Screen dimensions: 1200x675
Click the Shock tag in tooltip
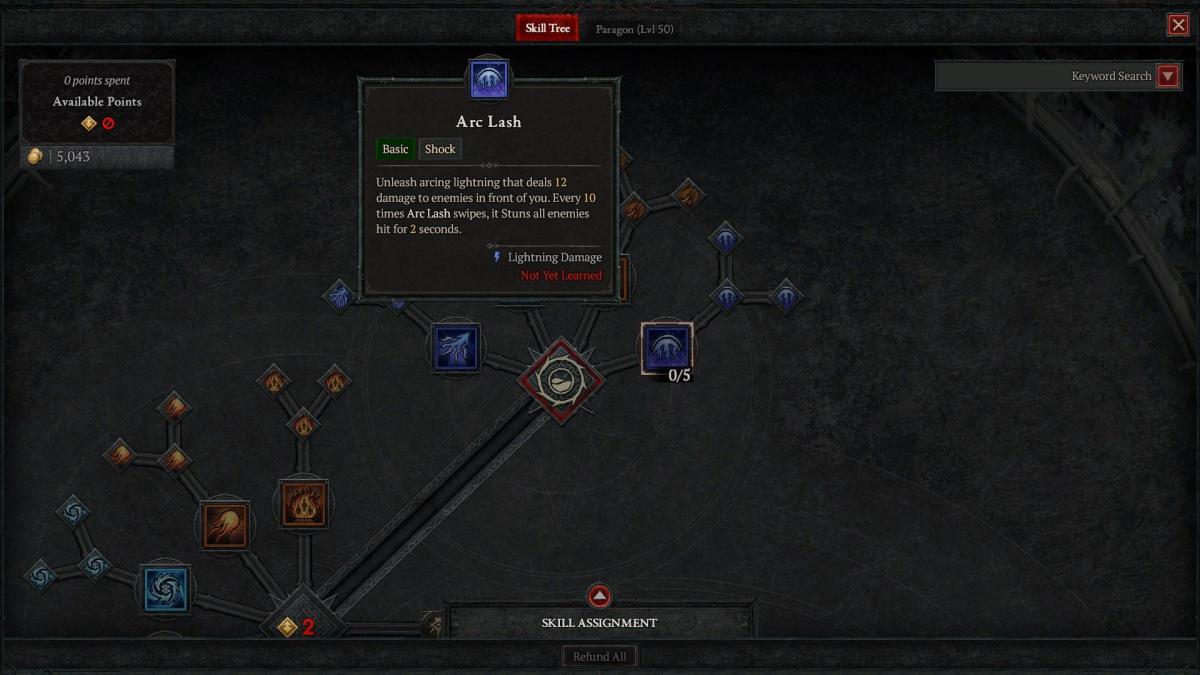(440, 149)
